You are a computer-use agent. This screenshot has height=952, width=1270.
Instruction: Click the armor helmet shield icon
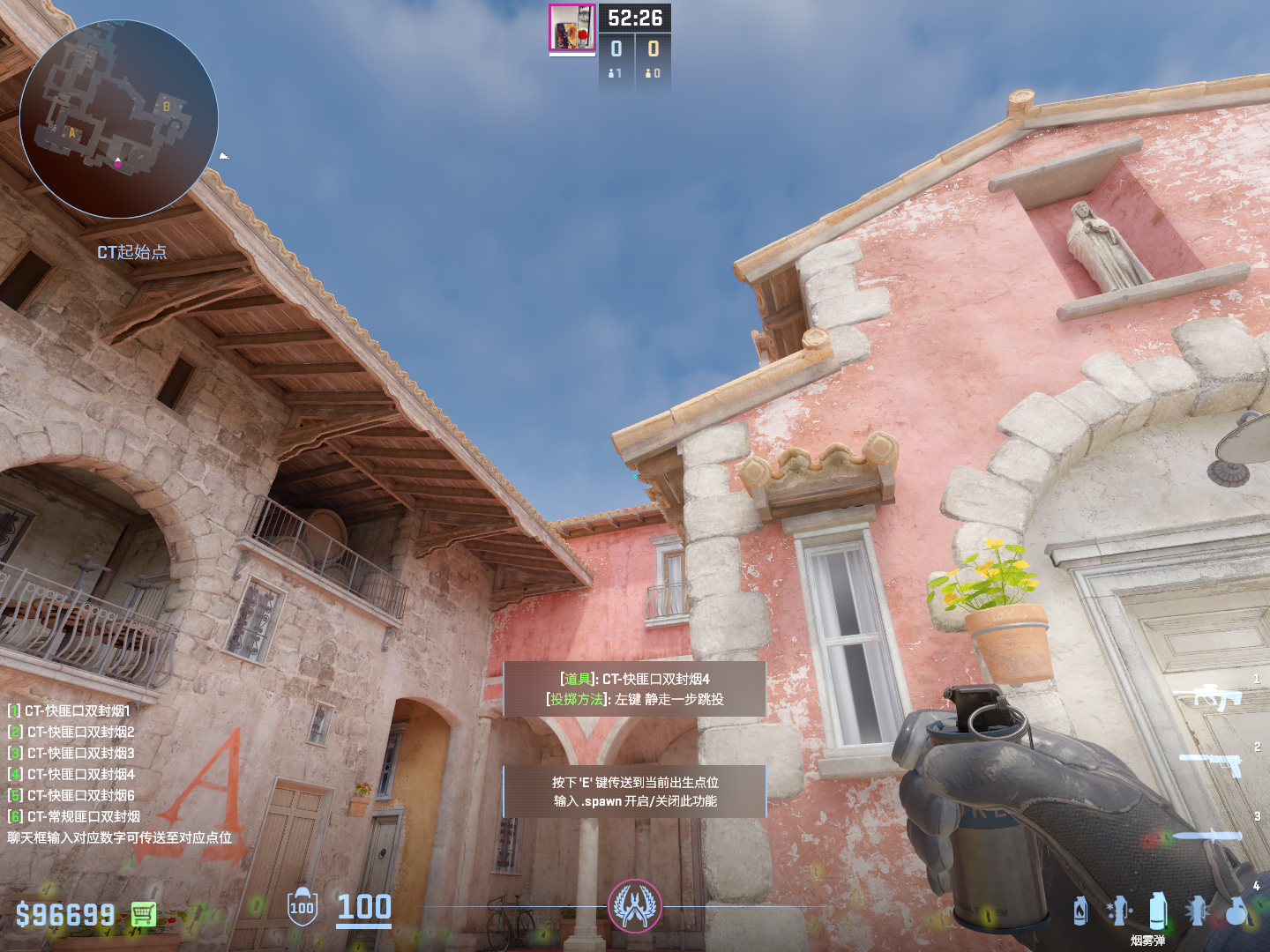click(302, 907)
